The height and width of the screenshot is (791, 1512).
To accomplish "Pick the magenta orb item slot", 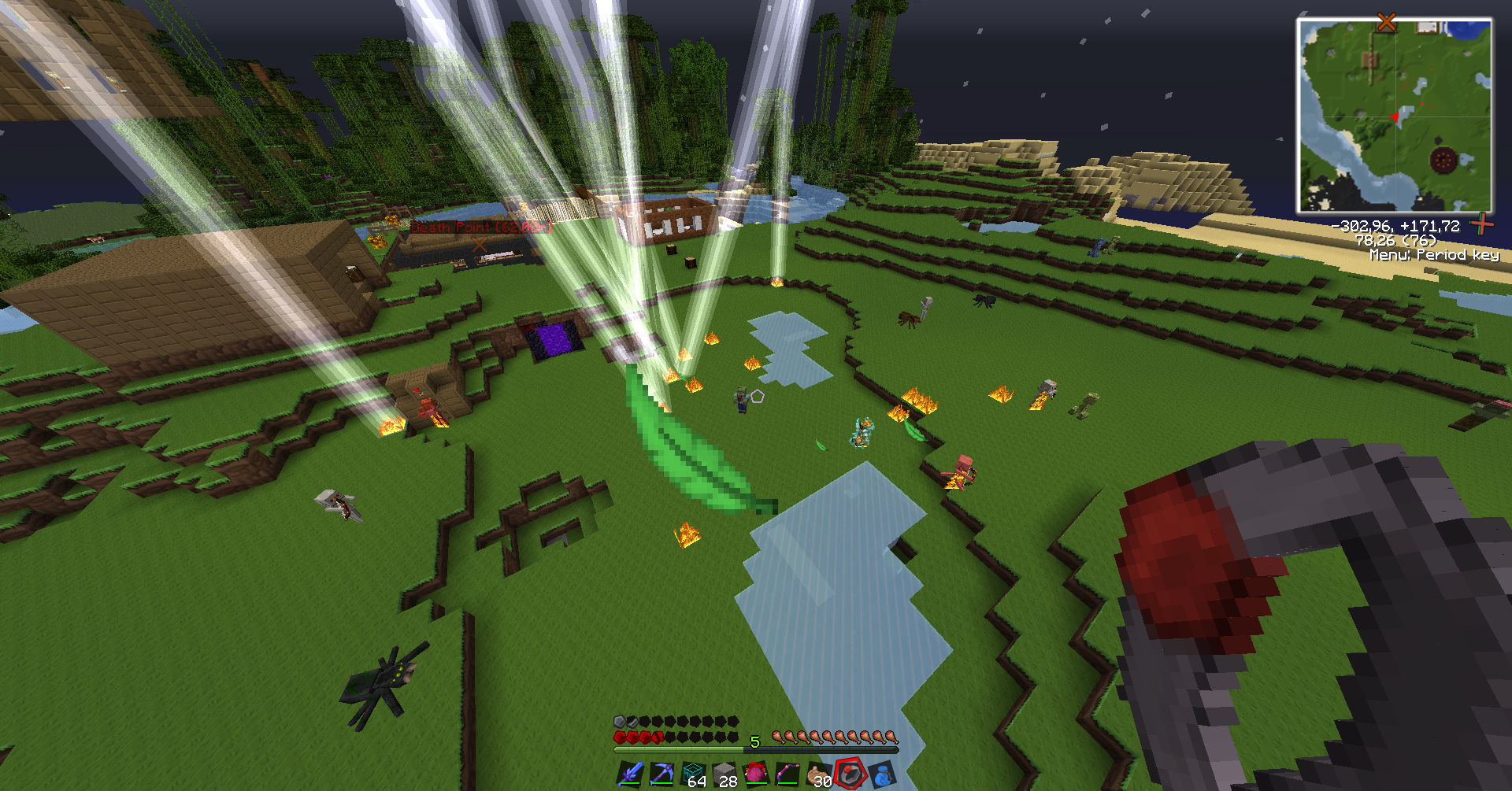I will pyautogui.click(x=756, y=774).
